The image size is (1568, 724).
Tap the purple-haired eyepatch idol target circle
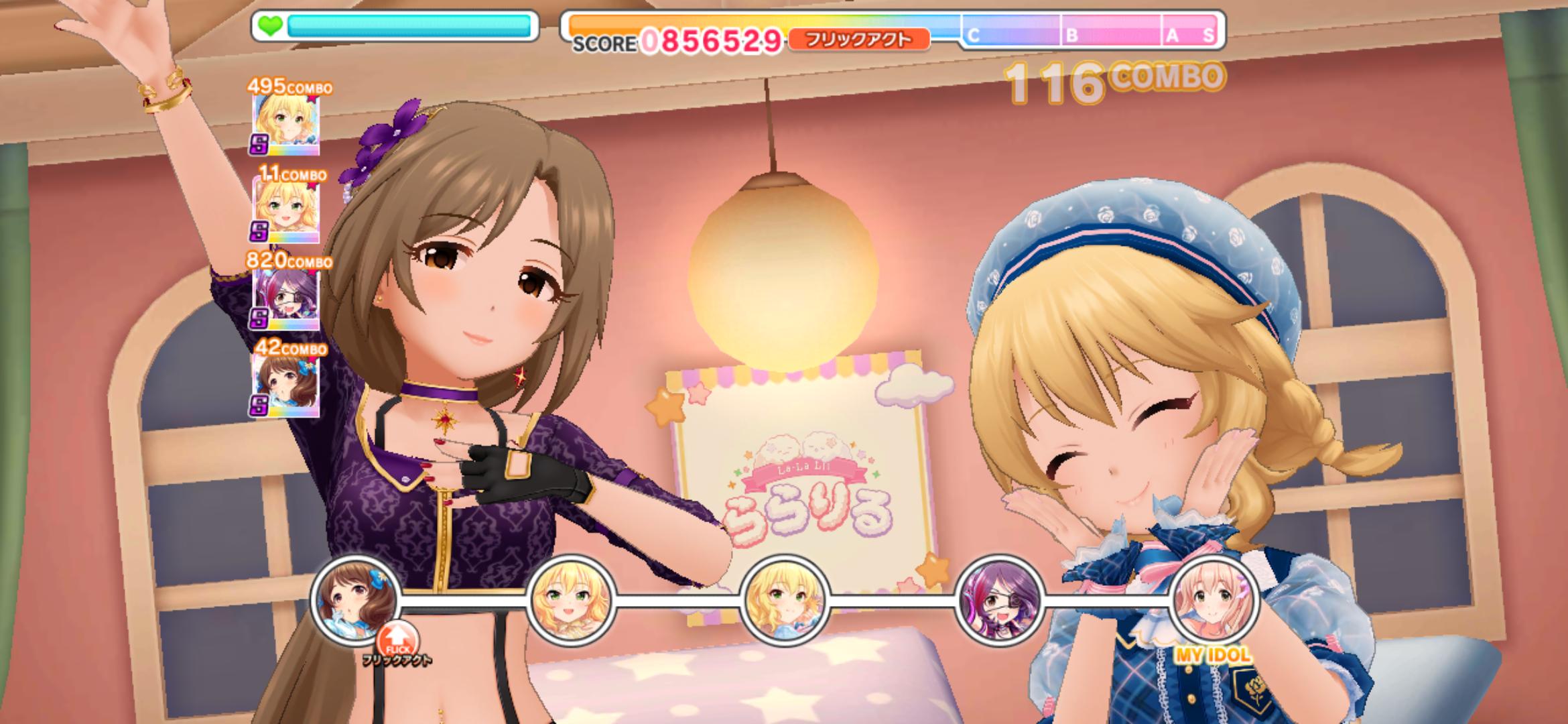(999, 599)
